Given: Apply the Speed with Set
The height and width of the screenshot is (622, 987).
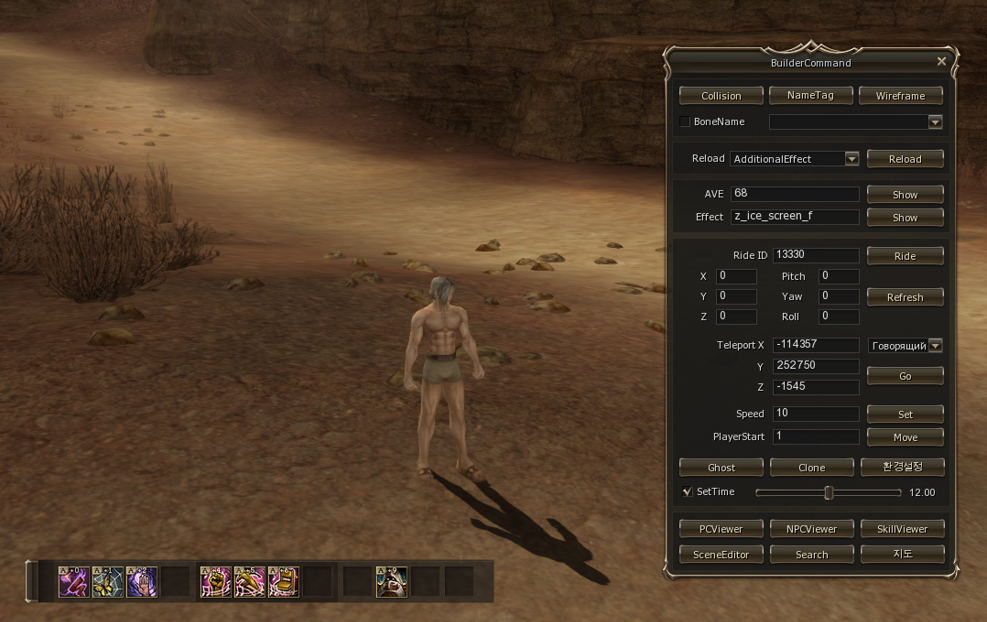Looking at the screenshot, I should (x=905, y=414).
